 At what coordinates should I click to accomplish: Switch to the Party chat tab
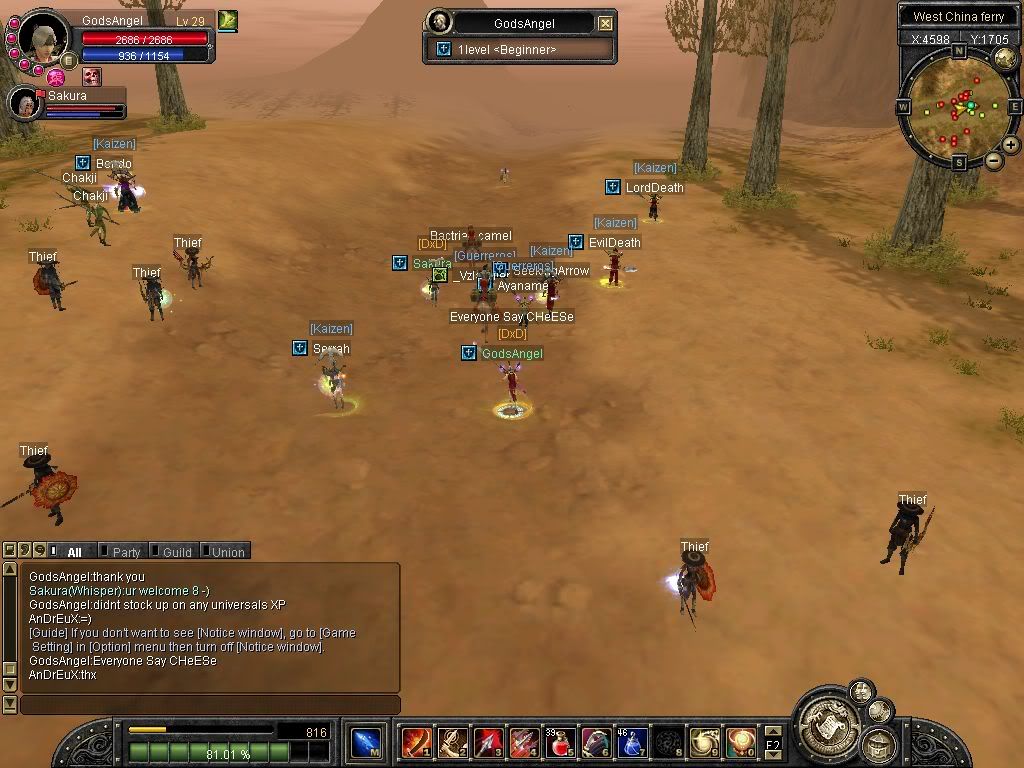point(126,551)
